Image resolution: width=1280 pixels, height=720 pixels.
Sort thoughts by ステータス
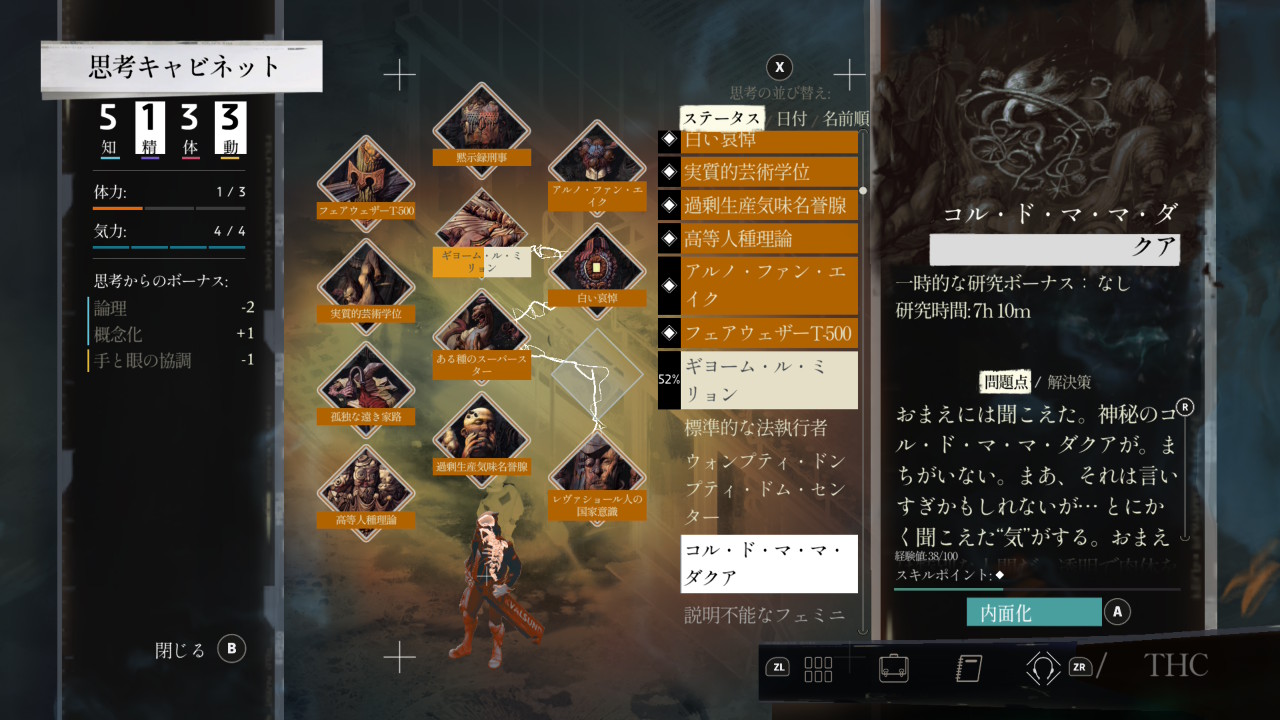(x=720, y=118)
